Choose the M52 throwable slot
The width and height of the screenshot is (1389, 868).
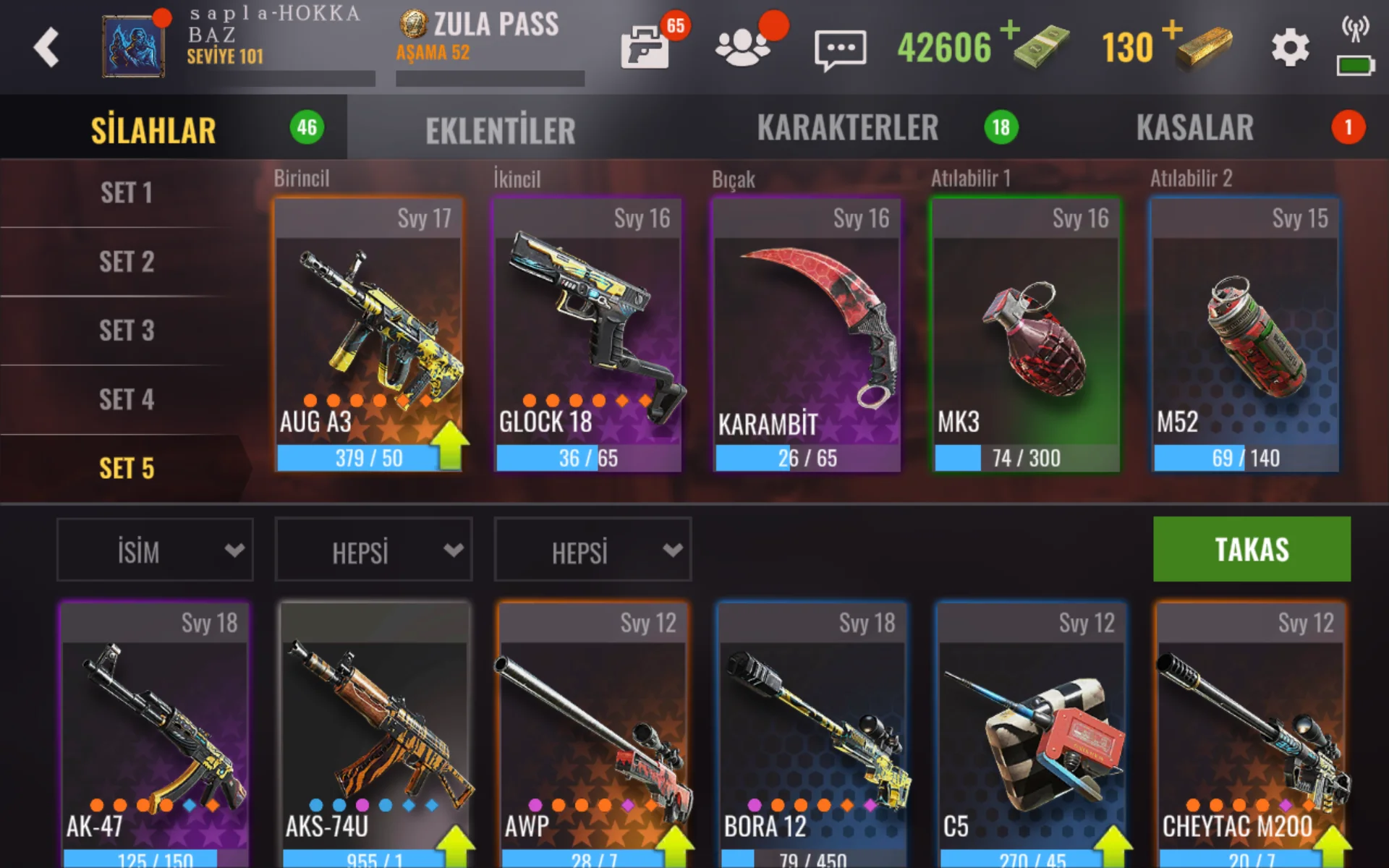[x=1245, y=334]
